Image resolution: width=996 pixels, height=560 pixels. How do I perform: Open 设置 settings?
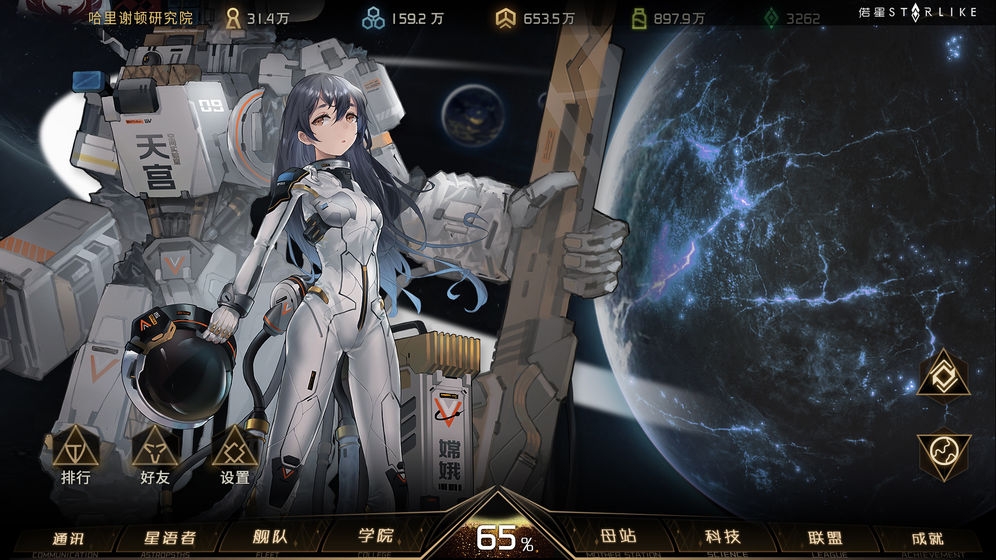click(x=235, y=455)
